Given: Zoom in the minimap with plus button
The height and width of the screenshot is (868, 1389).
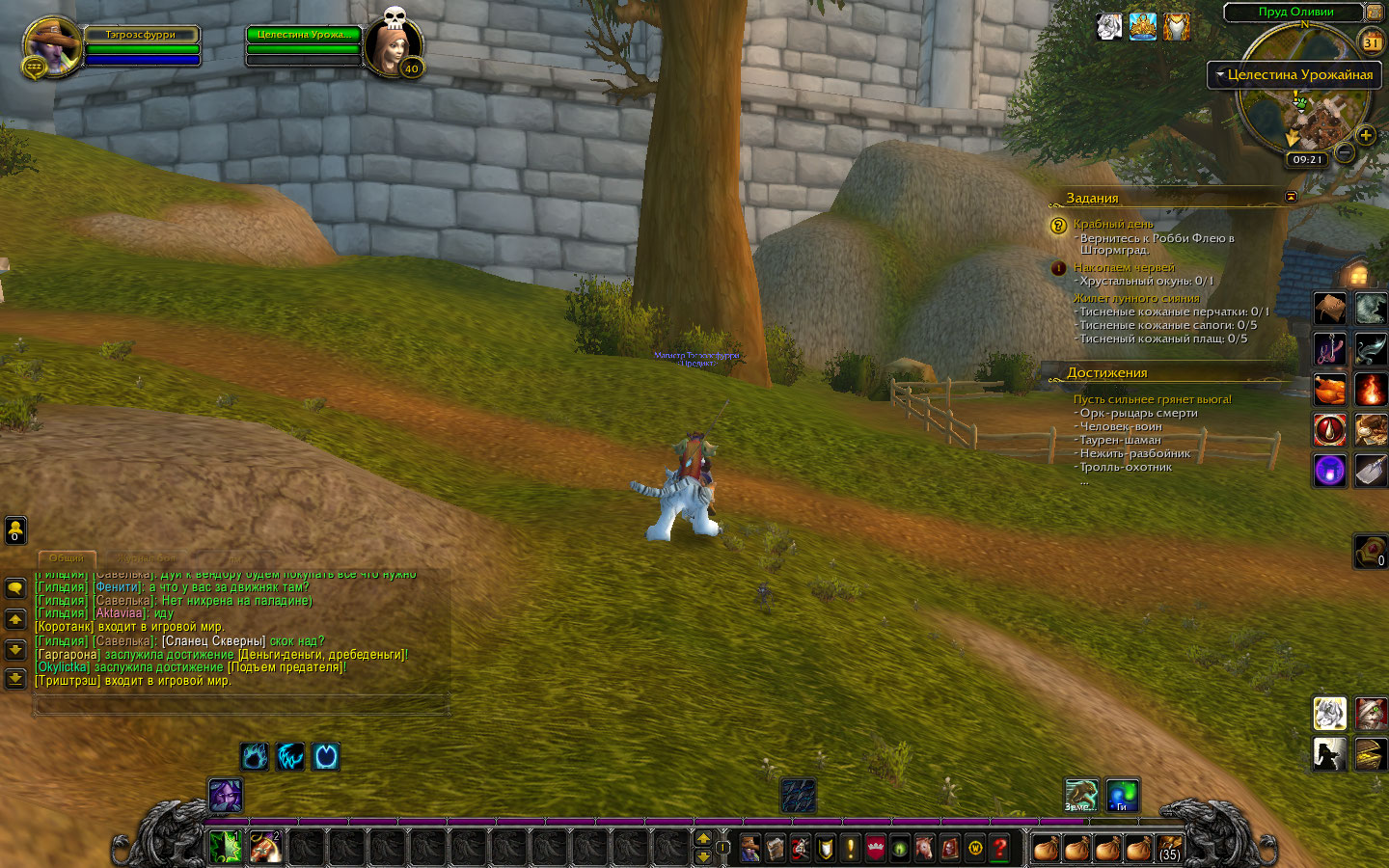Looking at the screenshot, I should (x=1366, y=135).
